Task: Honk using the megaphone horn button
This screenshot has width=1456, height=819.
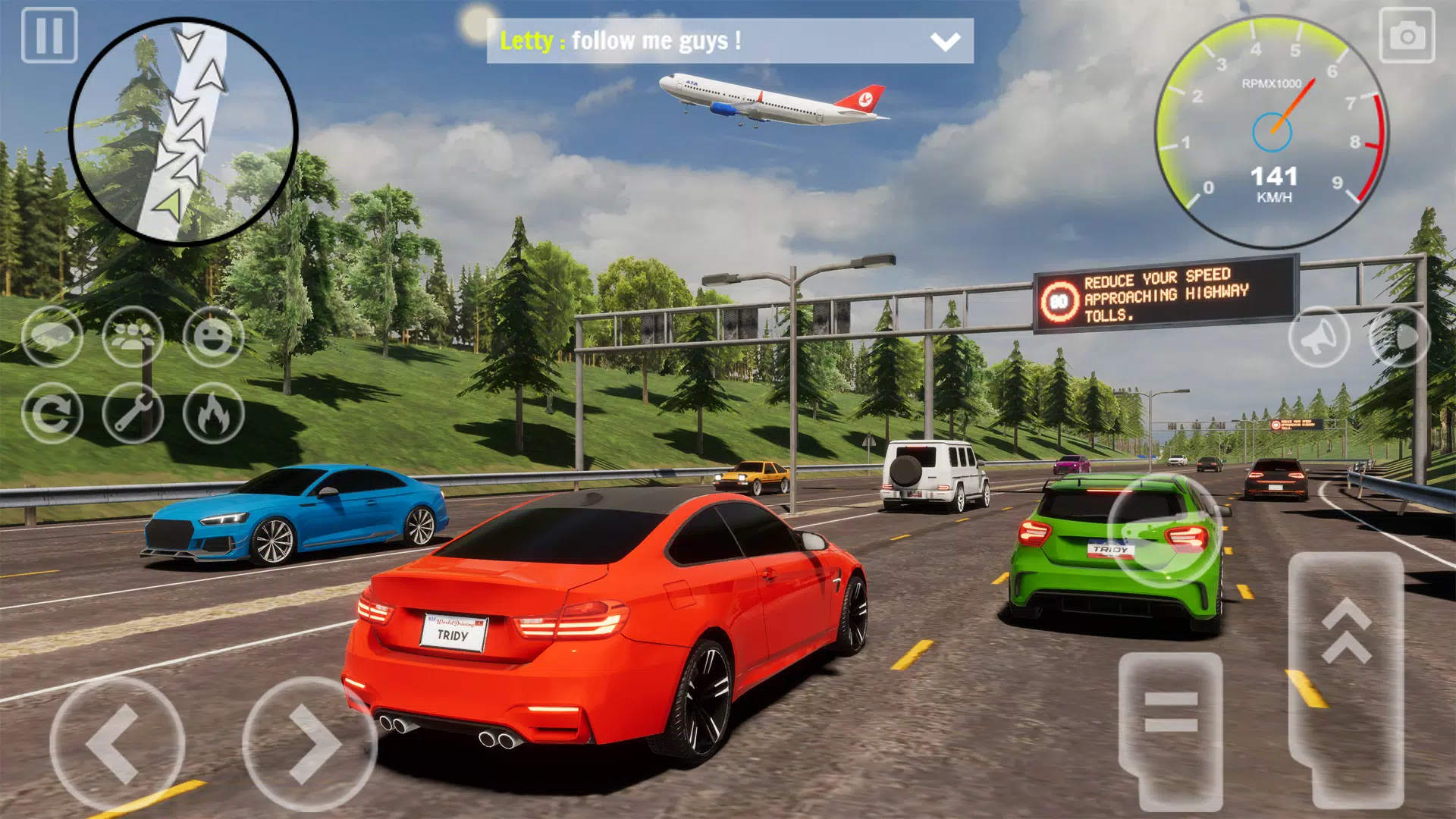Action: click(1319, 337)
